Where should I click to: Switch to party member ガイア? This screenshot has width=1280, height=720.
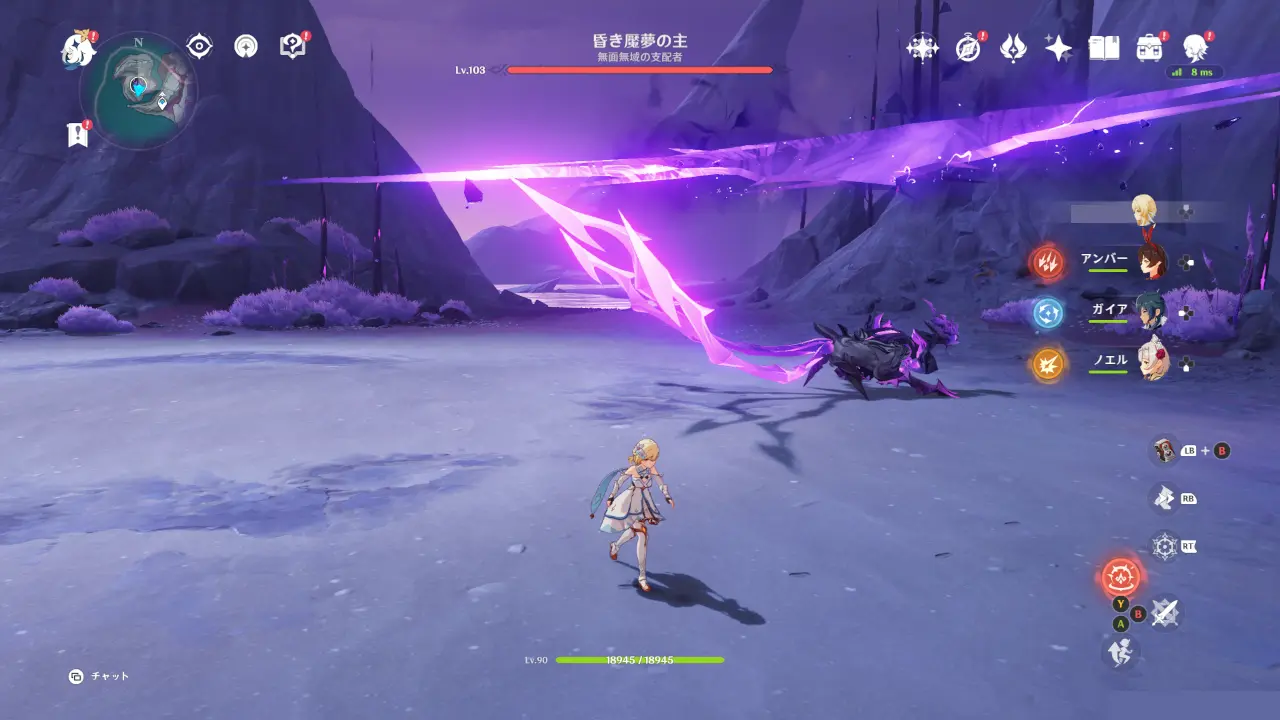pyautogui.click(x=1153, y=312)
